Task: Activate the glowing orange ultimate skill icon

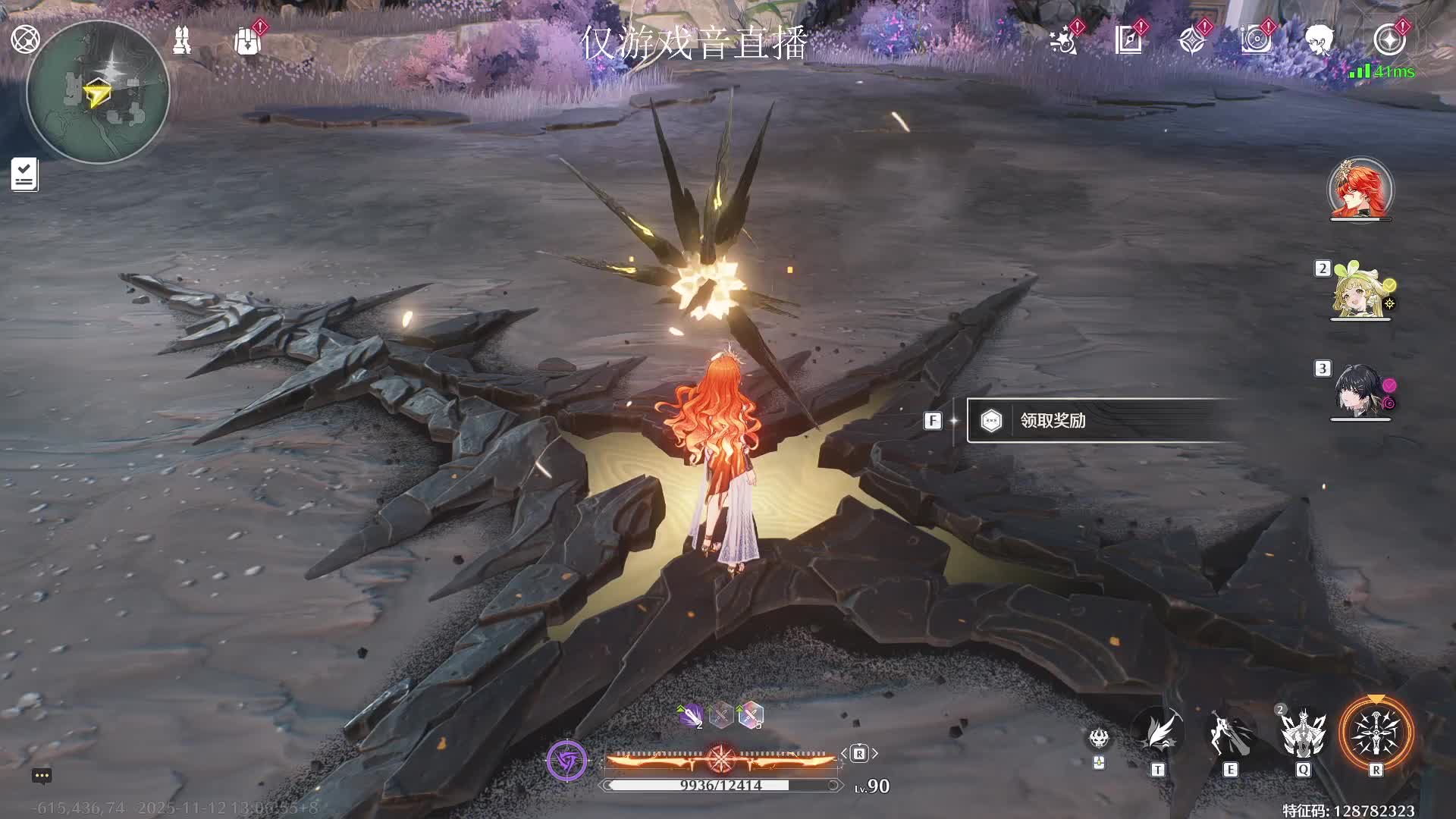Action: click(x=1376, y=734)
